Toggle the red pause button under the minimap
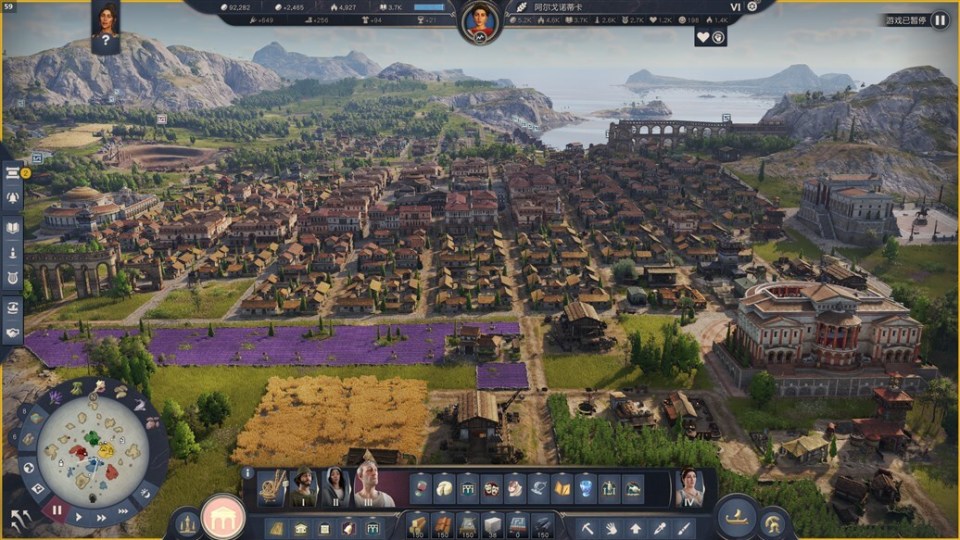Viewport: 960px width, 540px height. pos(57,510)
